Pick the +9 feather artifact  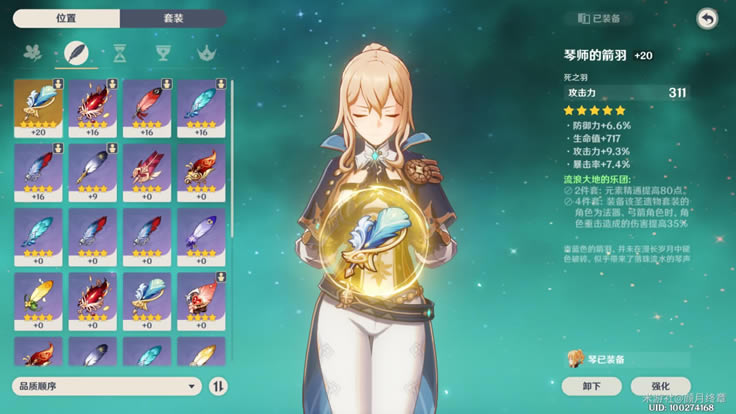click(93, 171)
